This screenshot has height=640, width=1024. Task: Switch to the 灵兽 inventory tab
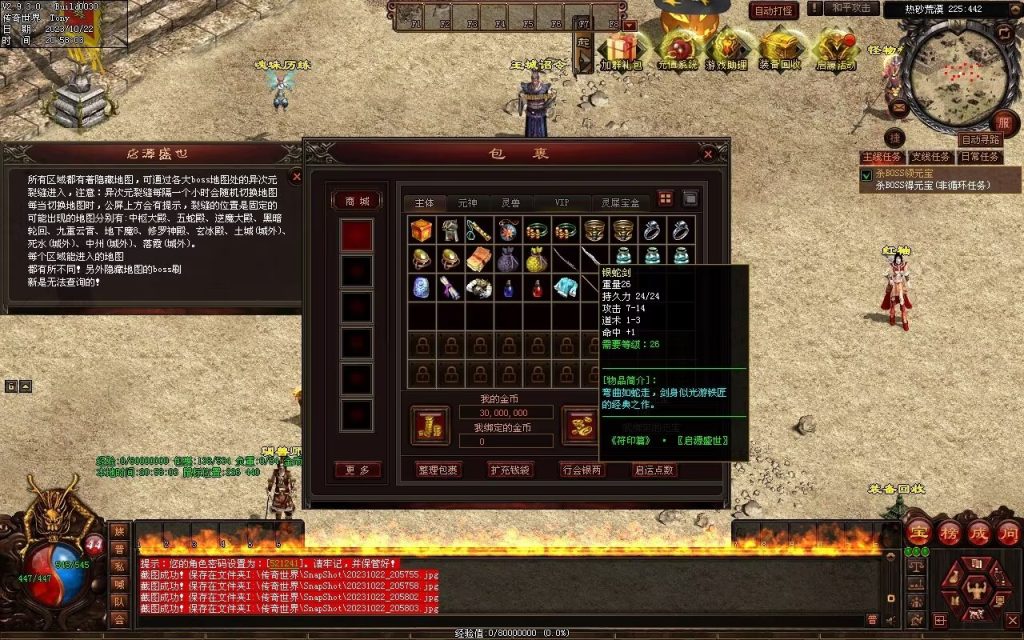pos(510,202)
